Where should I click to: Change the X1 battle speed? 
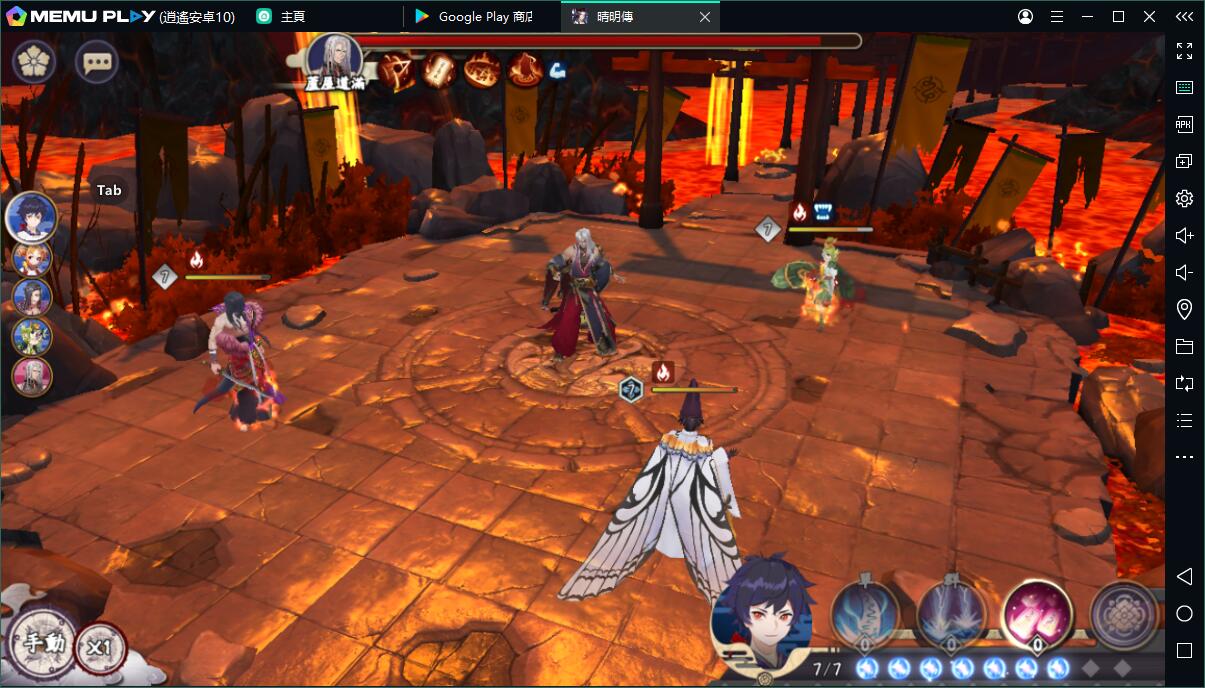(100, 648)
